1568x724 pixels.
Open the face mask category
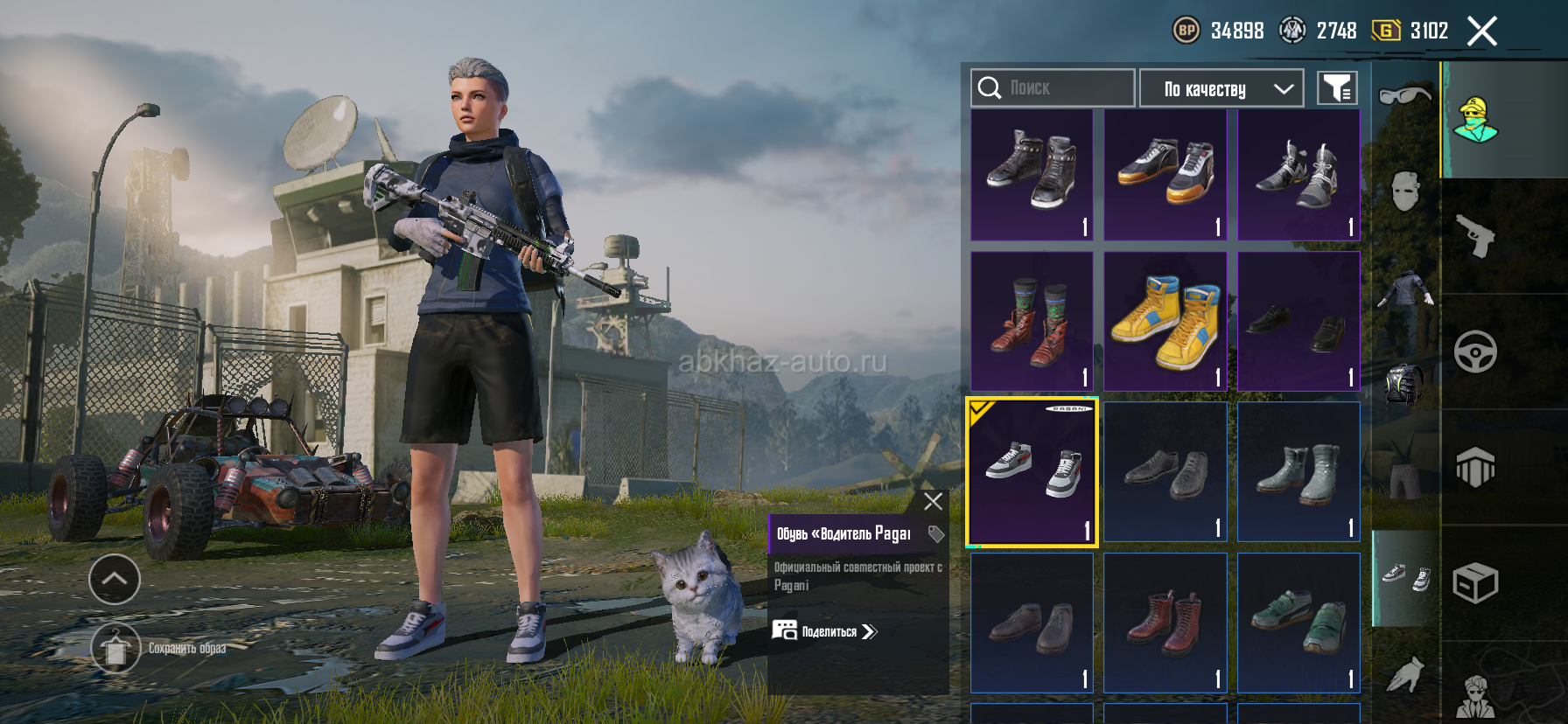pos(1404,191)
